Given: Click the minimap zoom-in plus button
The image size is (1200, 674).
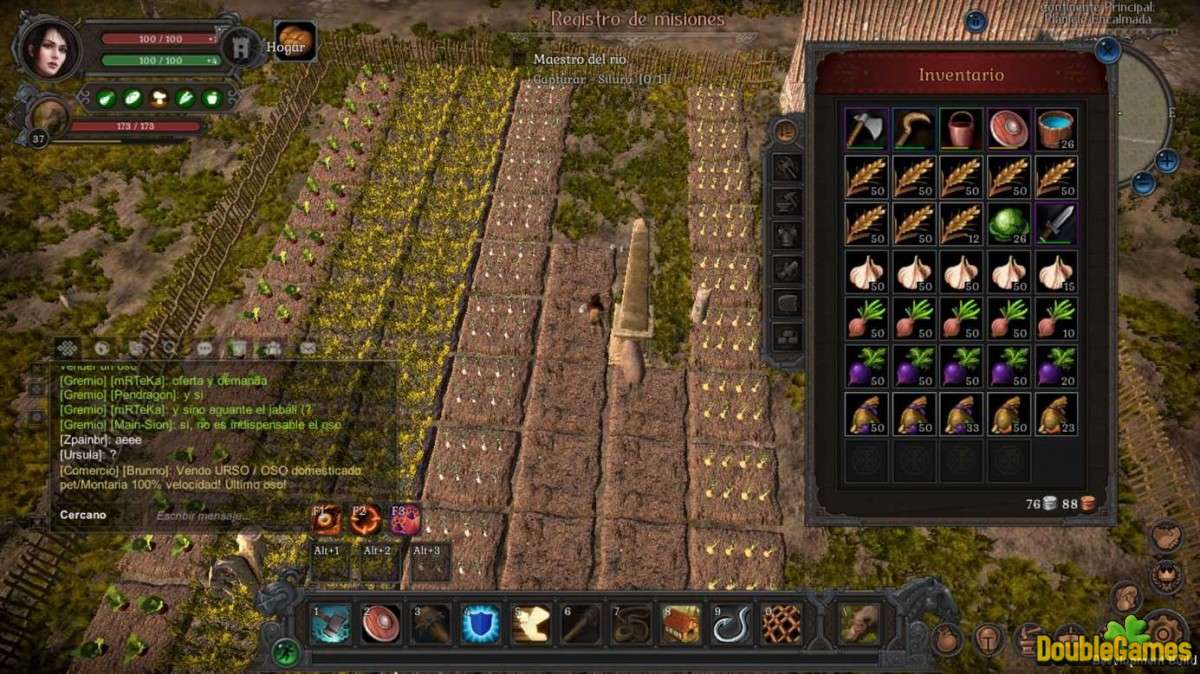Looking at the screenshot, I should (x=1167, y=160).
